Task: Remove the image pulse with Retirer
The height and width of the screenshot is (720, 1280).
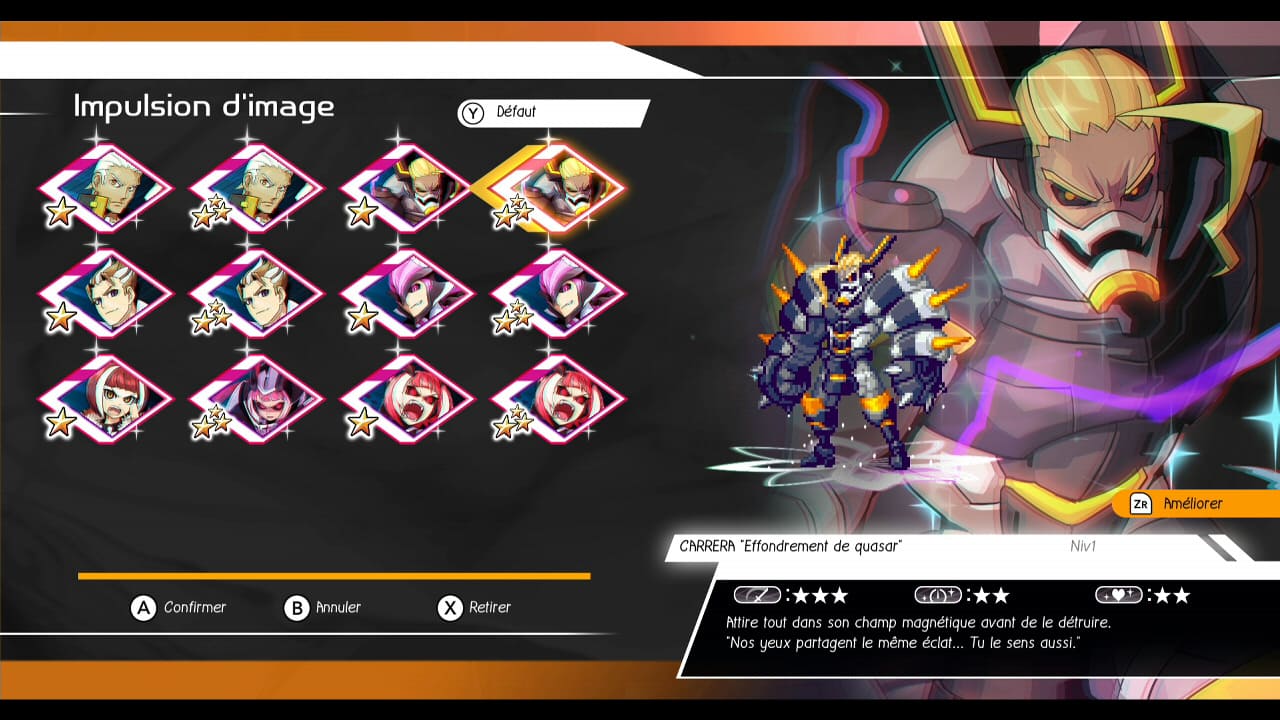Action: pos(475,608)
